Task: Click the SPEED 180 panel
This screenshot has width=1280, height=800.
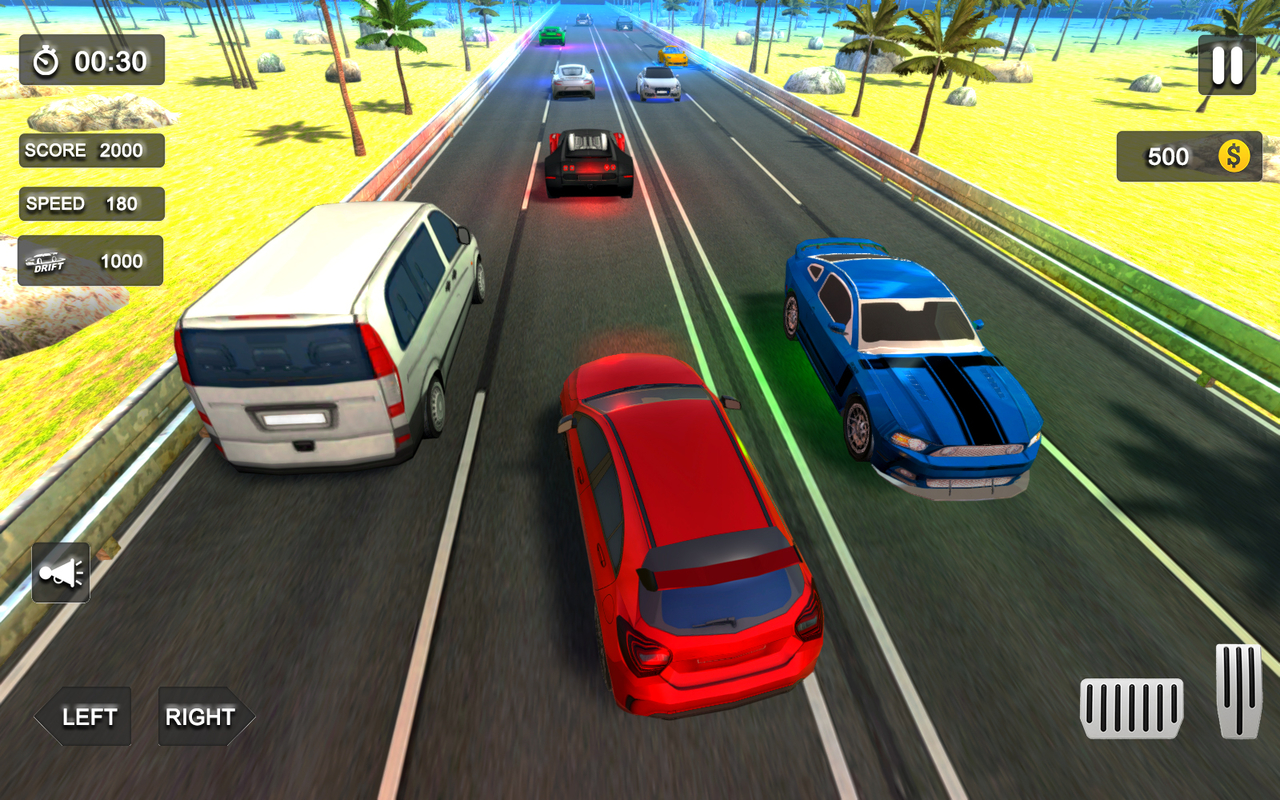Action: pyautogui.click(x=91, y=203)
